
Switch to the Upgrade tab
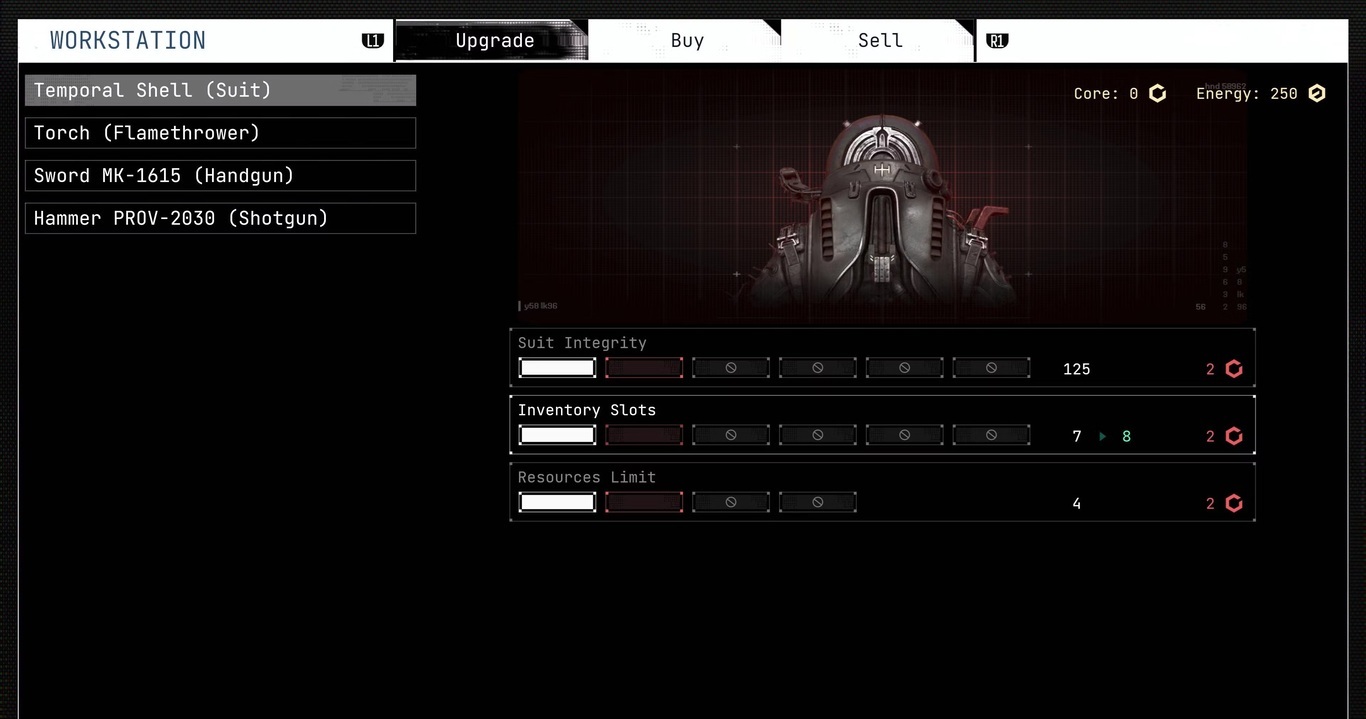click(494, 41)
